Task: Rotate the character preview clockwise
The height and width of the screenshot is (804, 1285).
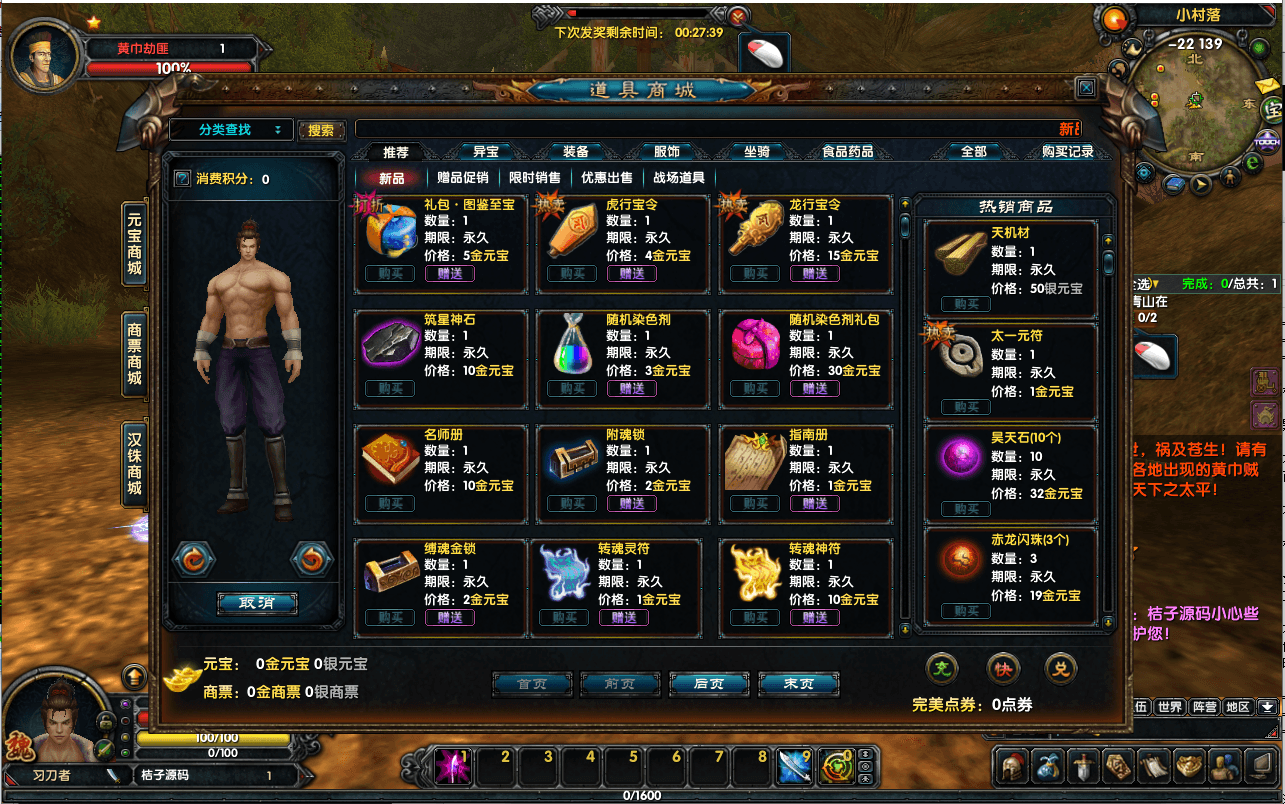Action: coord(311,559)
